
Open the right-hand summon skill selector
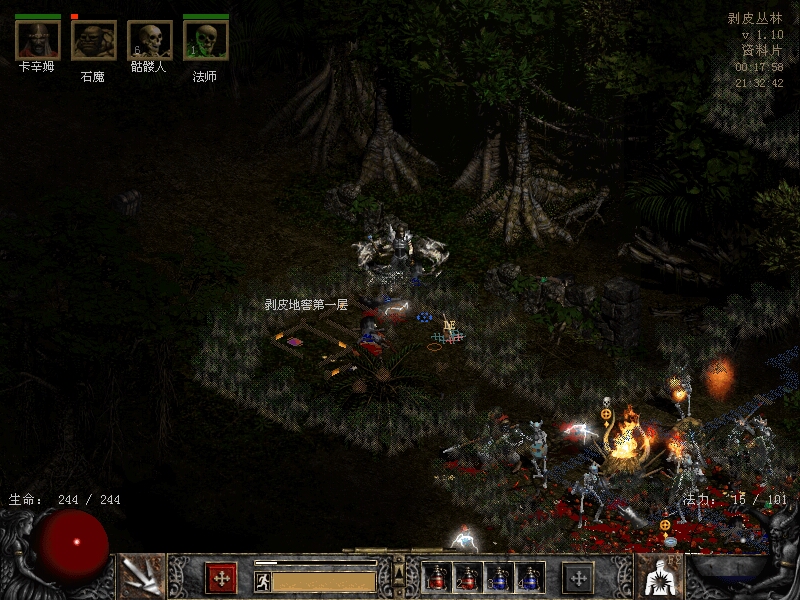point(659,575)
